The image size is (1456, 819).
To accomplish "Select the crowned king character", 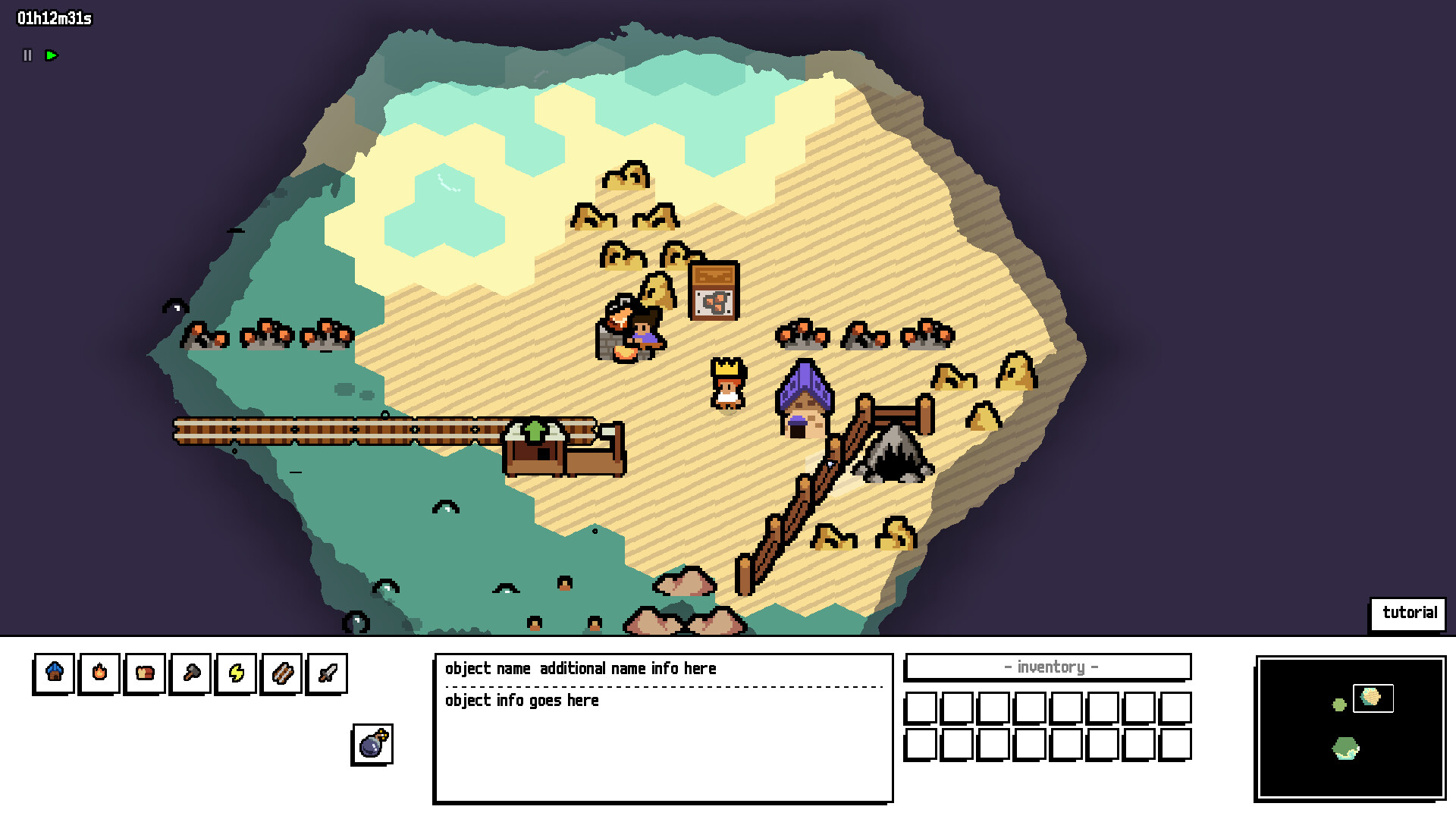I will tap(726, 383).
